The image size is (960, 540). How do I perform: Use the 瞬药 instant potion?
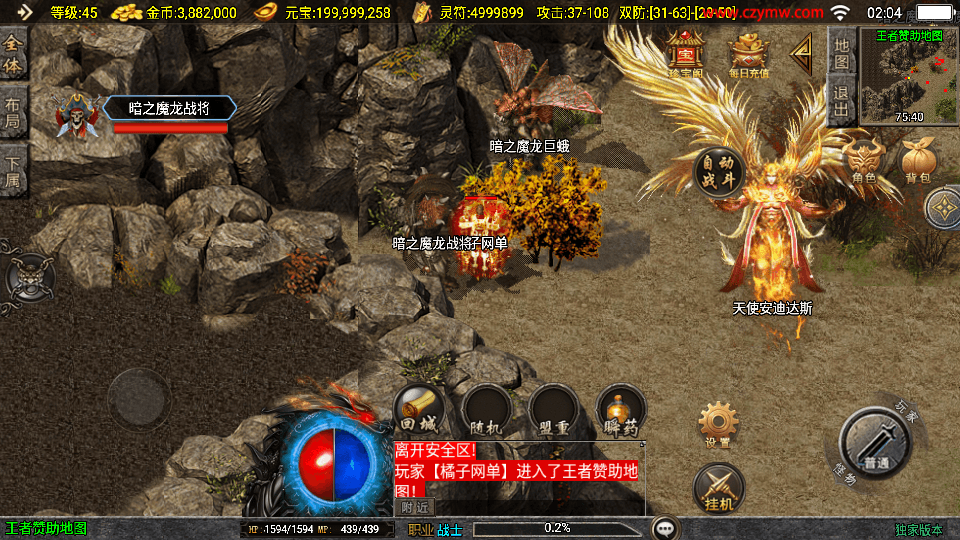pos(620,410)
